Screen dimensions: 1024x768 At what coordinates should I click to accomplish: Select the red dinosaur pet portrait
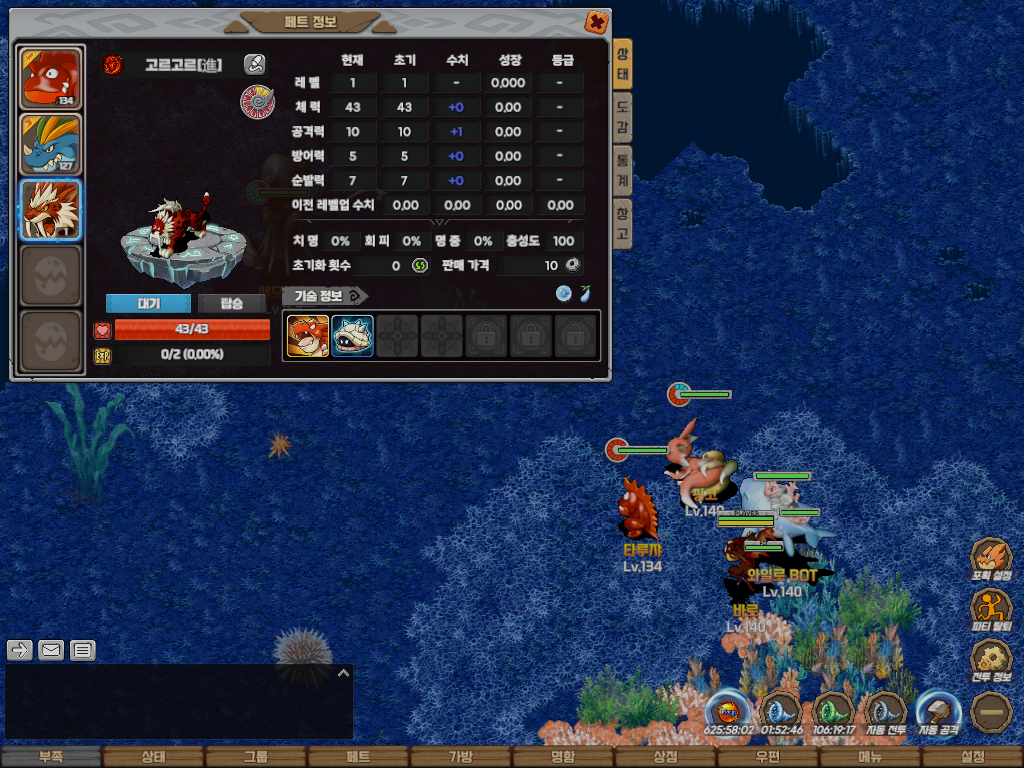pyautogui.click(x=50, y=77)
